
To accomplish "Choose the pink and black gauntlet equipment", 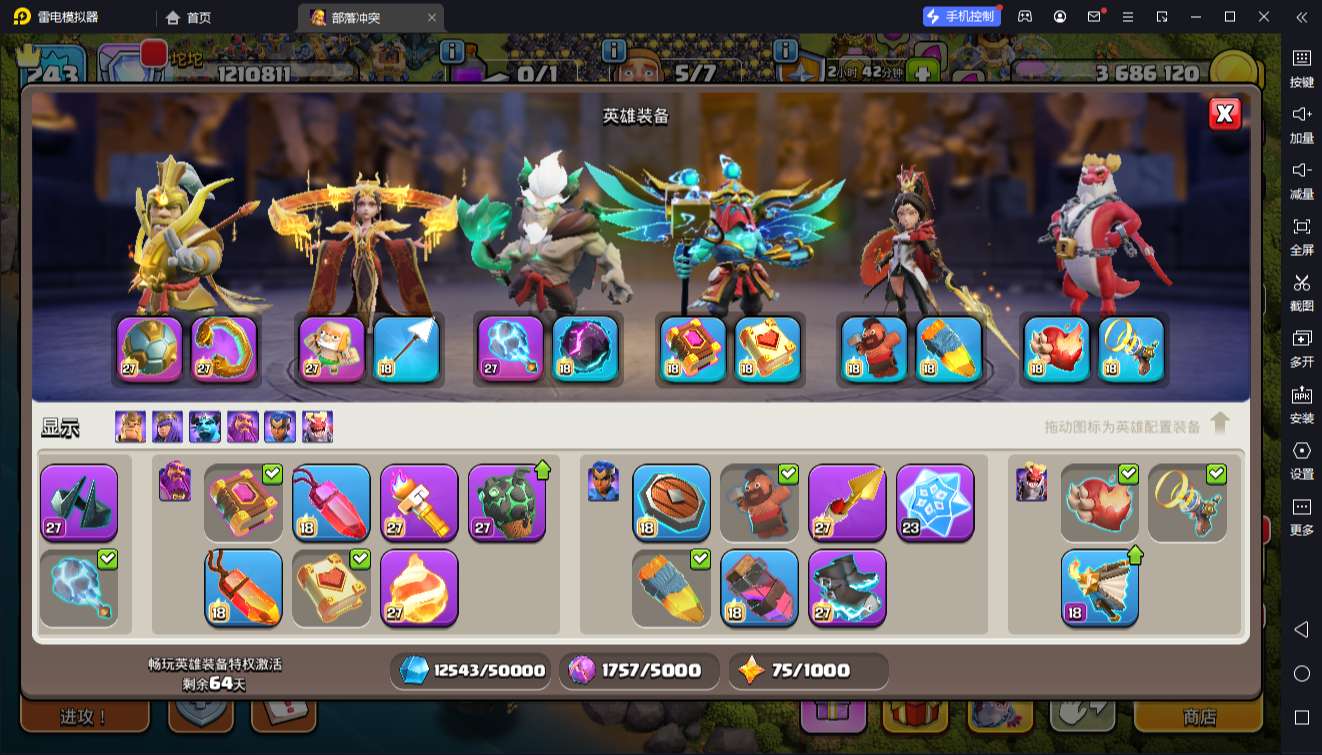I will tap(759, 587).
